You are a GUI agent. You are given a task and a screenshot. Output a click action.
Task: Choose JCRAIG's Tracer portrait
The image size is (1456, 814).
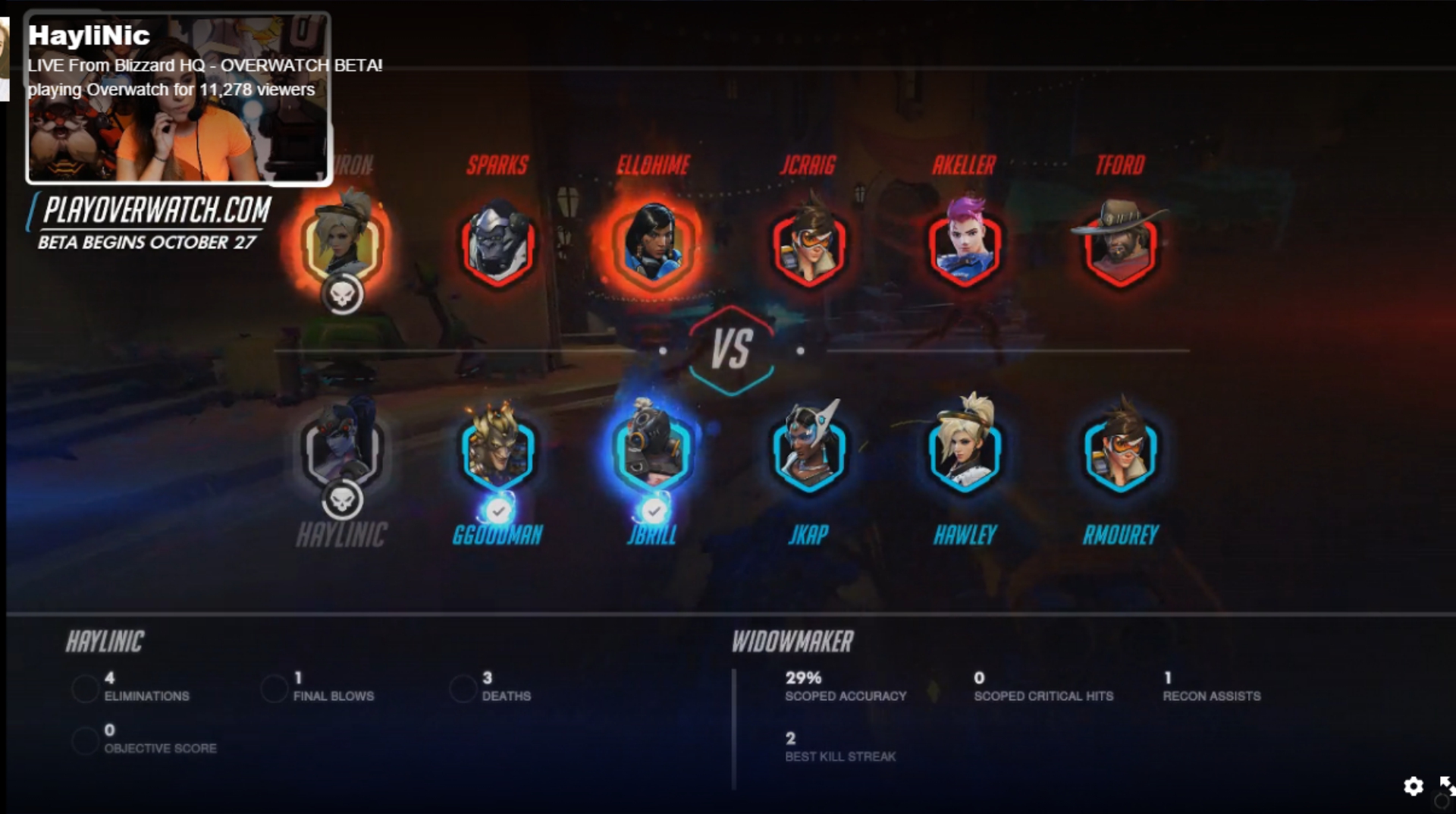[x=808, y=244]
